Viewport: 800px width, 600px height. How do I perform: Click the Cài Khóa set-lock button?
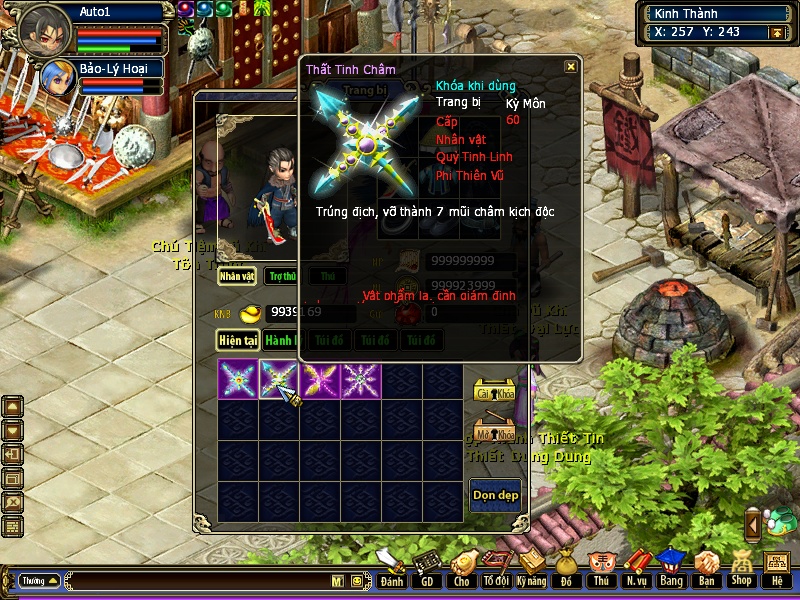(494, 391)
